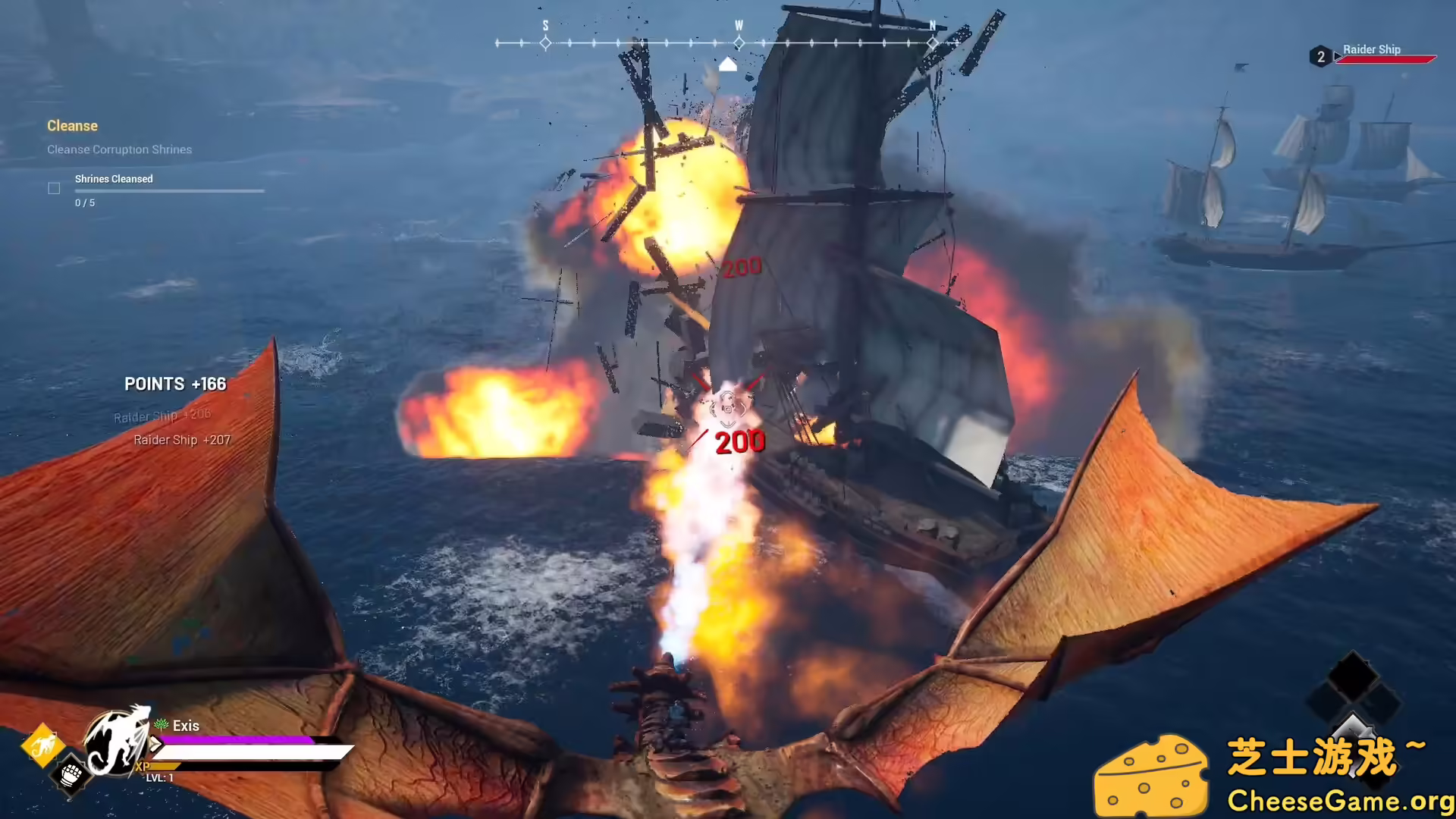Select the top black diamond ability slot
Image resolution: width=1456 pixels, height=819 pixels.
click(1353, 673)
